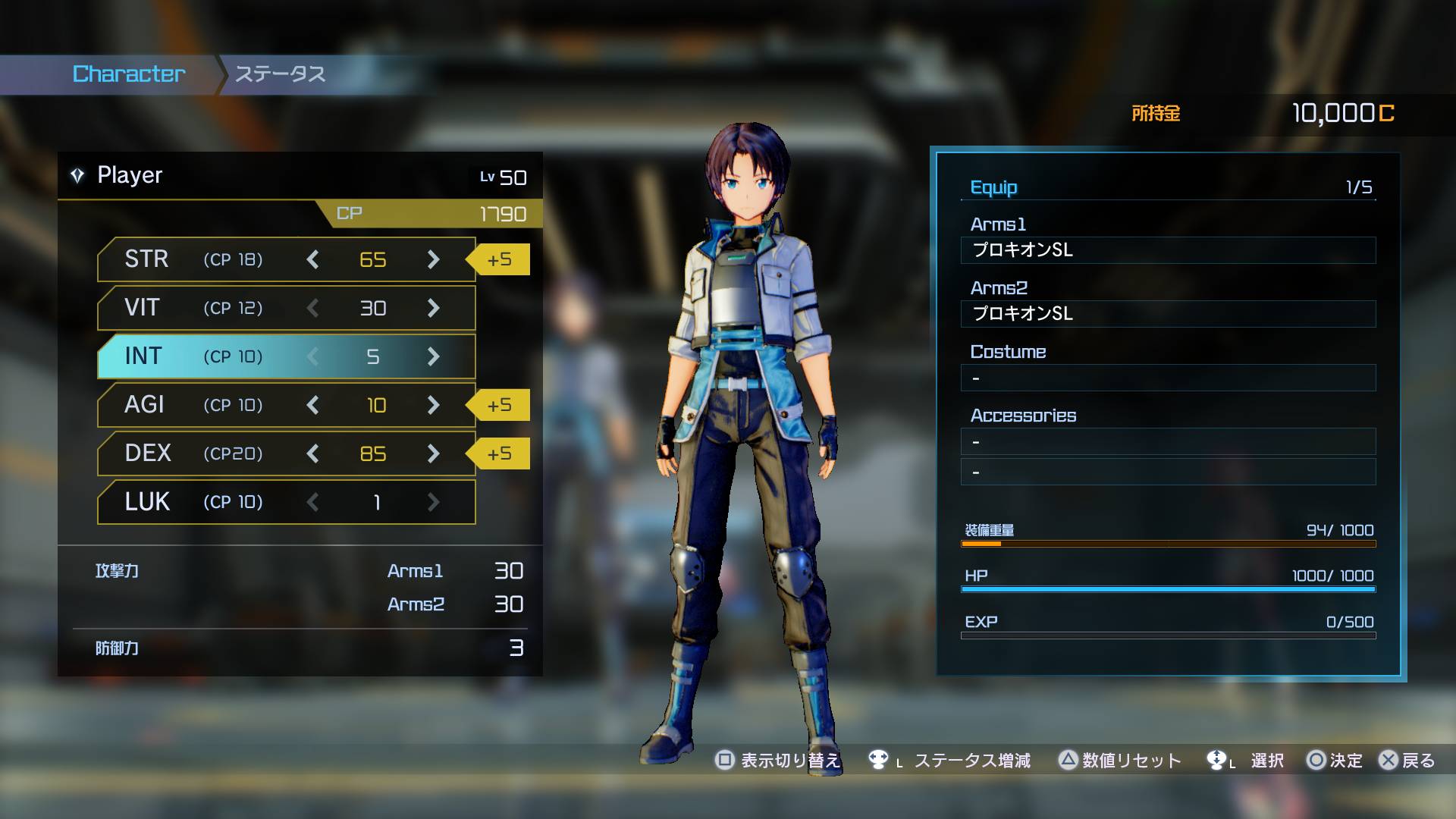
Task: Increase the AGI stat value
Action: click(x=433, y=405)
